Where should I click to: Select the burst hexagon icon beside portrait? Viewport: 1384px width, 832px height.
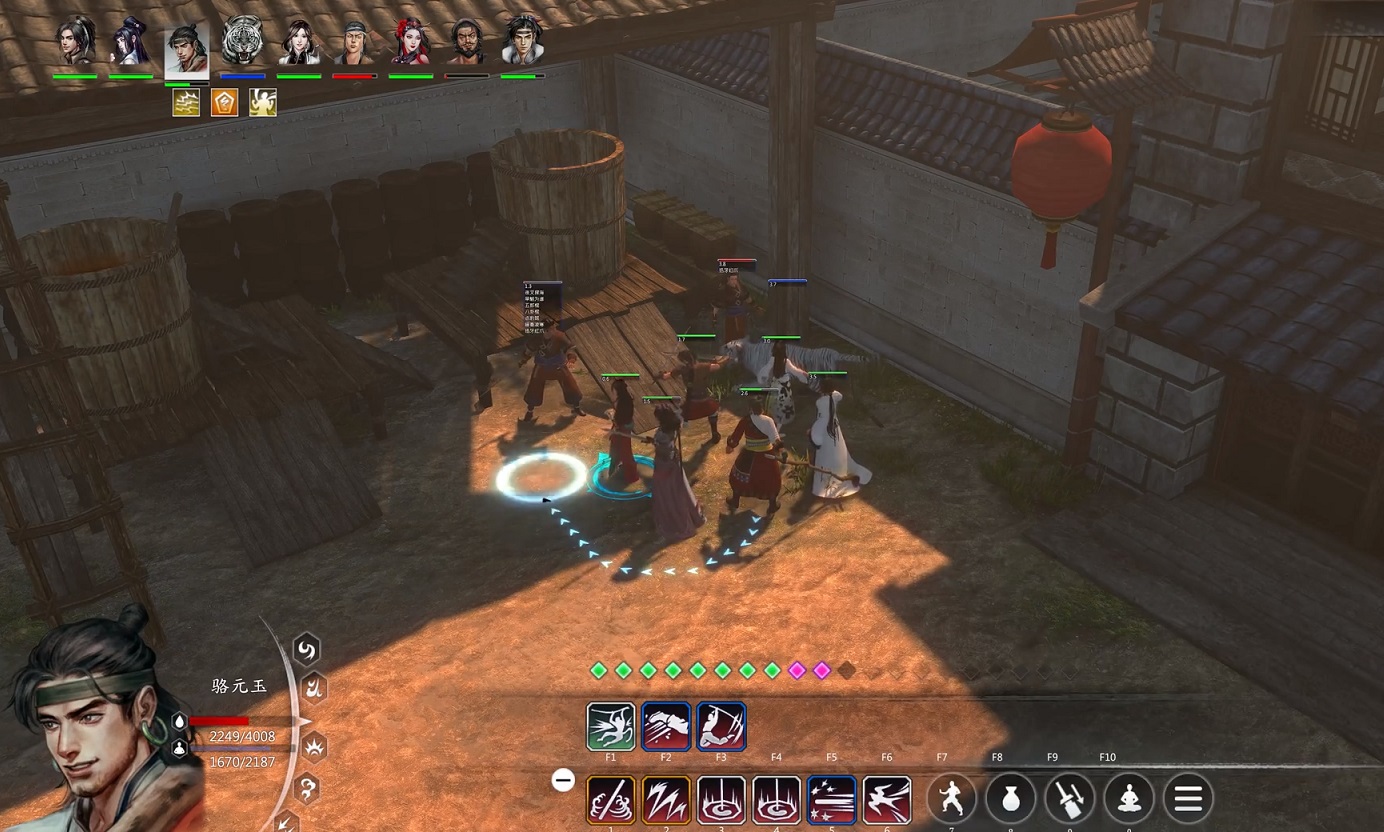tap(315, 746)
